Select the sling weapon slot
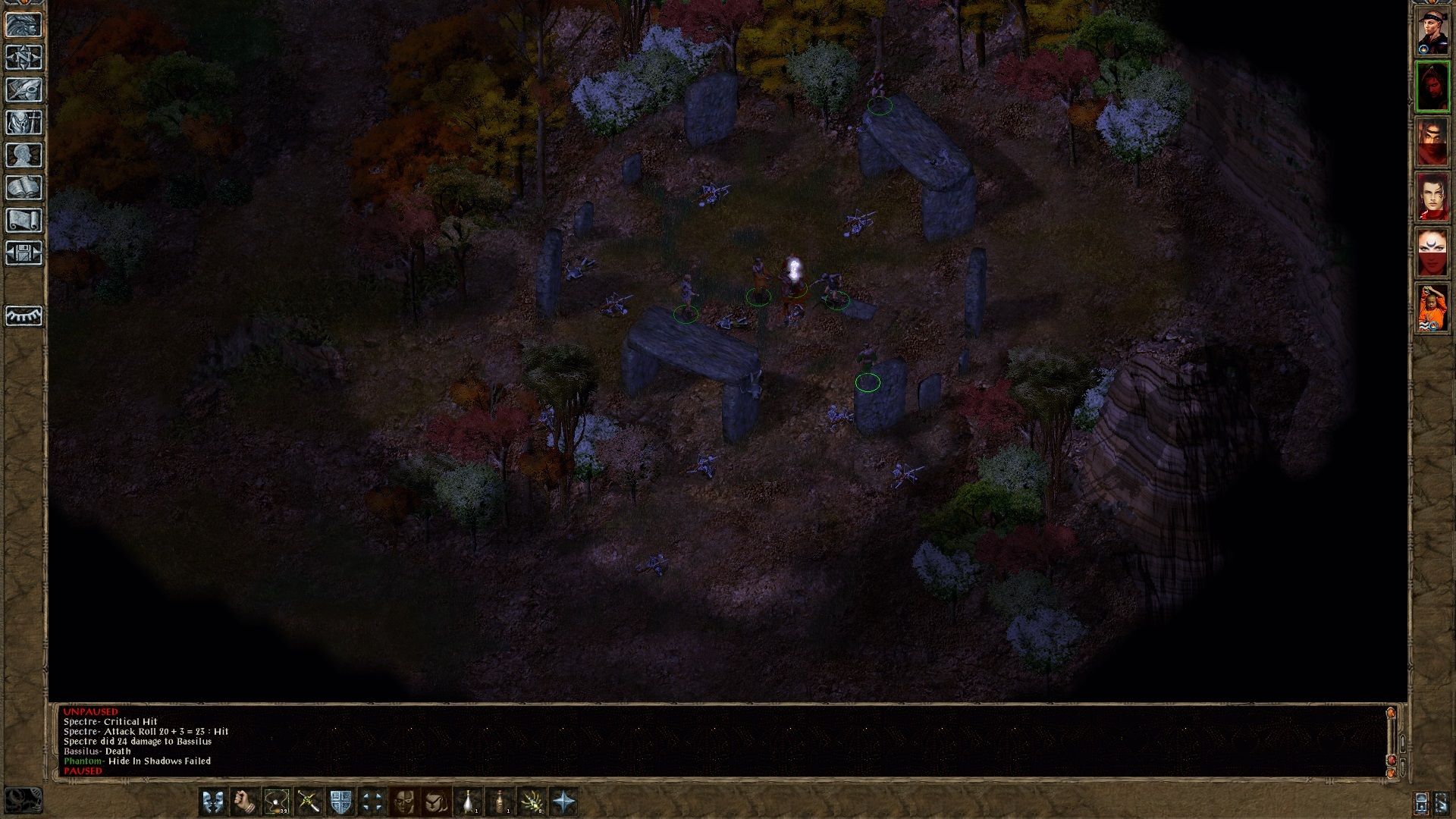The image size is (1456, 819). 277,802
